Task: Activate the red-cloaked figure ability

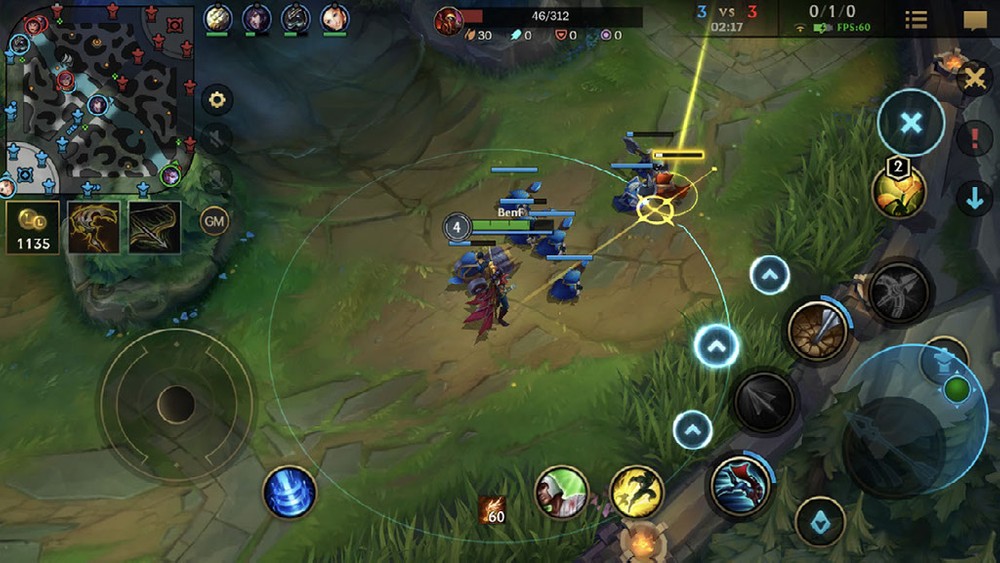Action: (741, 486)
